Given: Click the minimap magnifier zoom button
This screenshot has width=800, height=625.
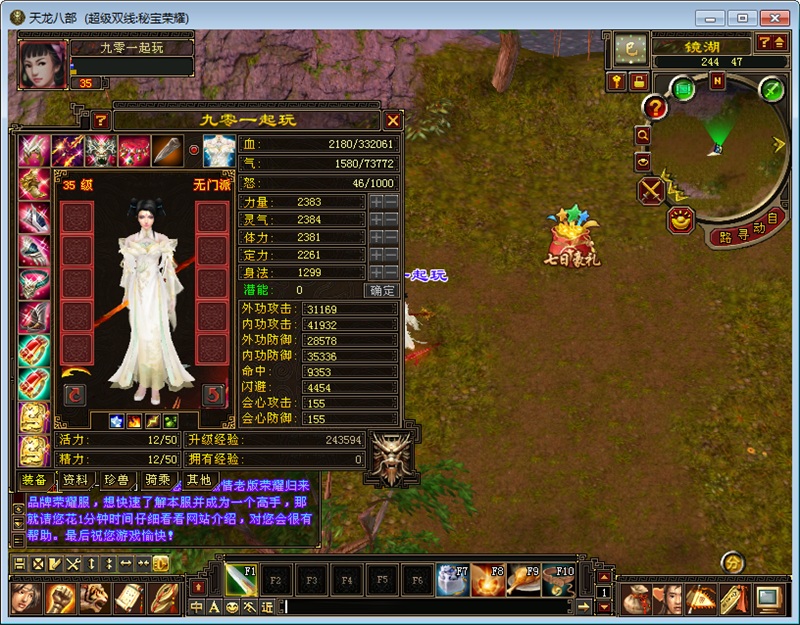Looking at the screenshot, I should coord(642,135).
